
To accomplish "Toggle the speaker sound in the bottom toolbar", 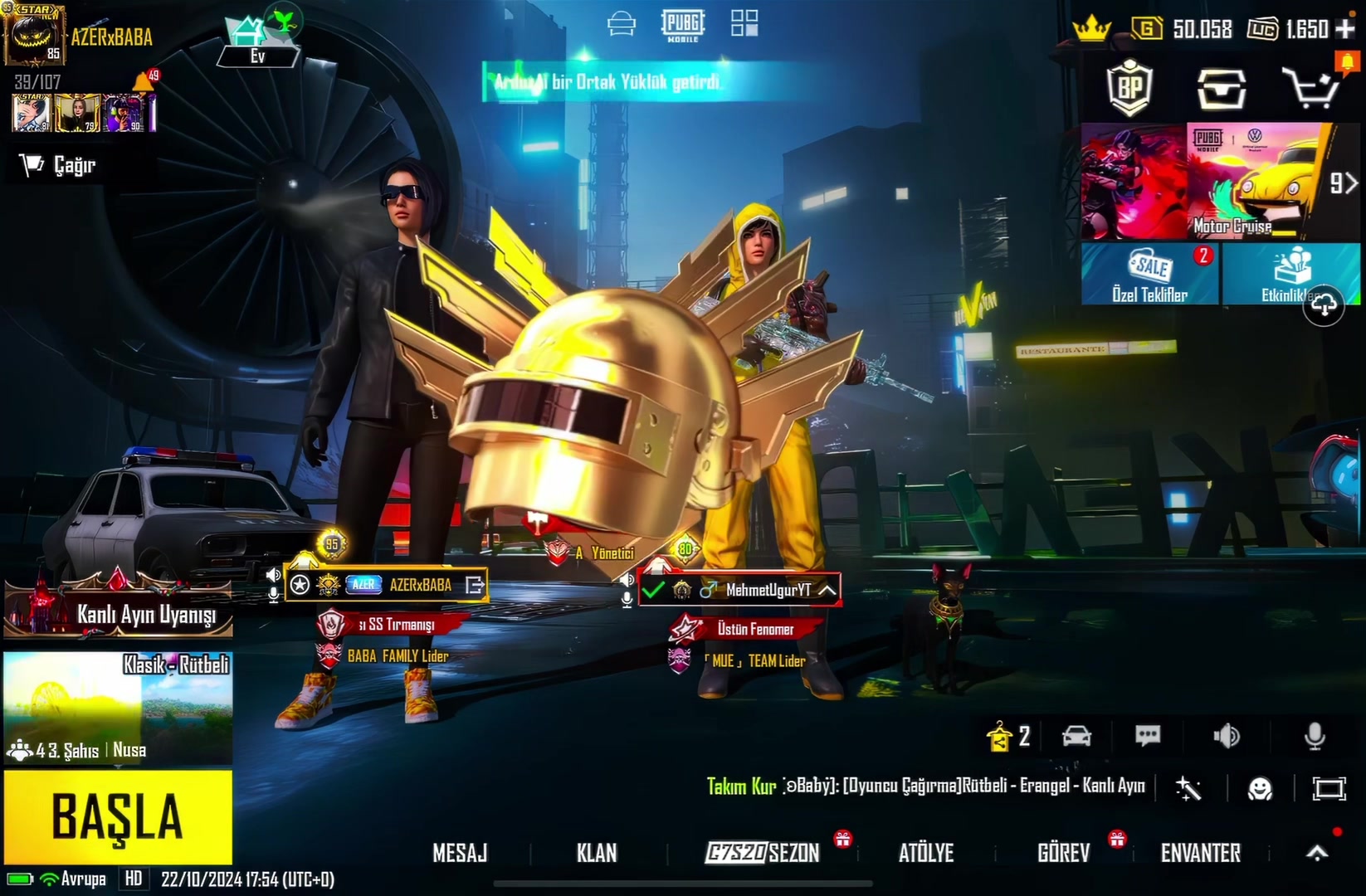I will [1226, 736].
